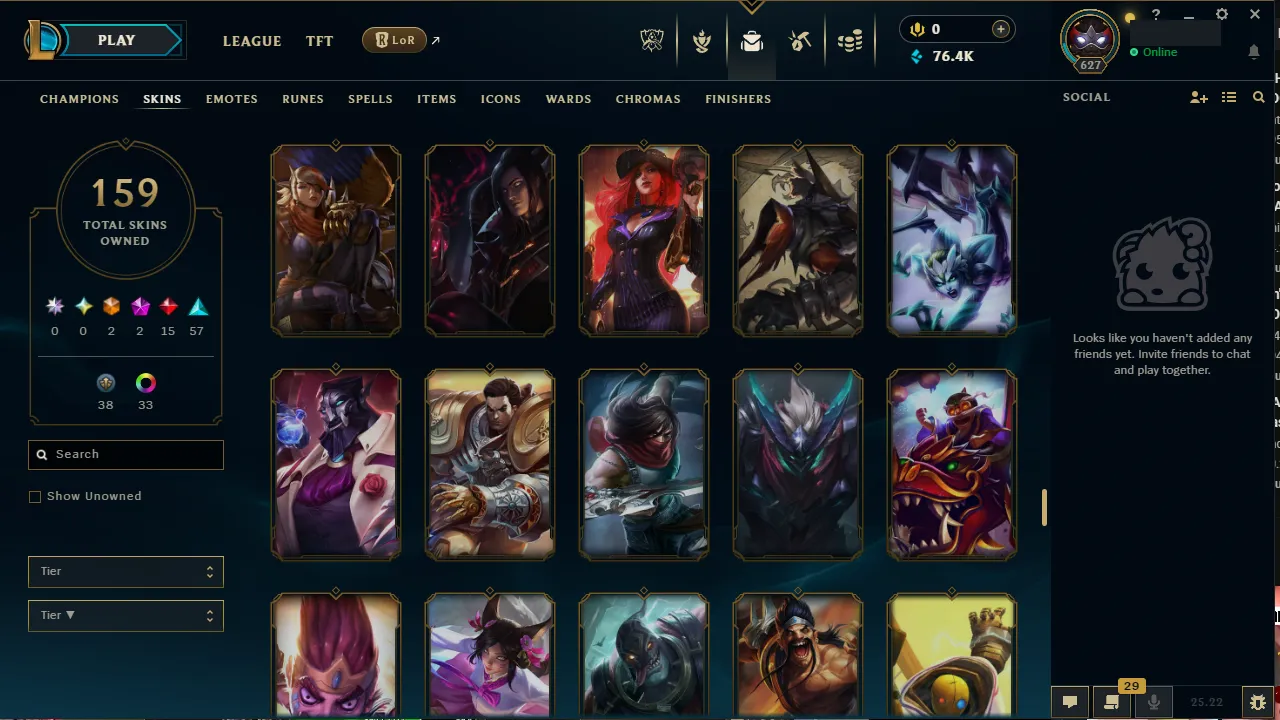This screenshot has height=720, width=1280.
Task: Launch Legends of Runeterra via LoR icon
Action: (x=394, y=40)
